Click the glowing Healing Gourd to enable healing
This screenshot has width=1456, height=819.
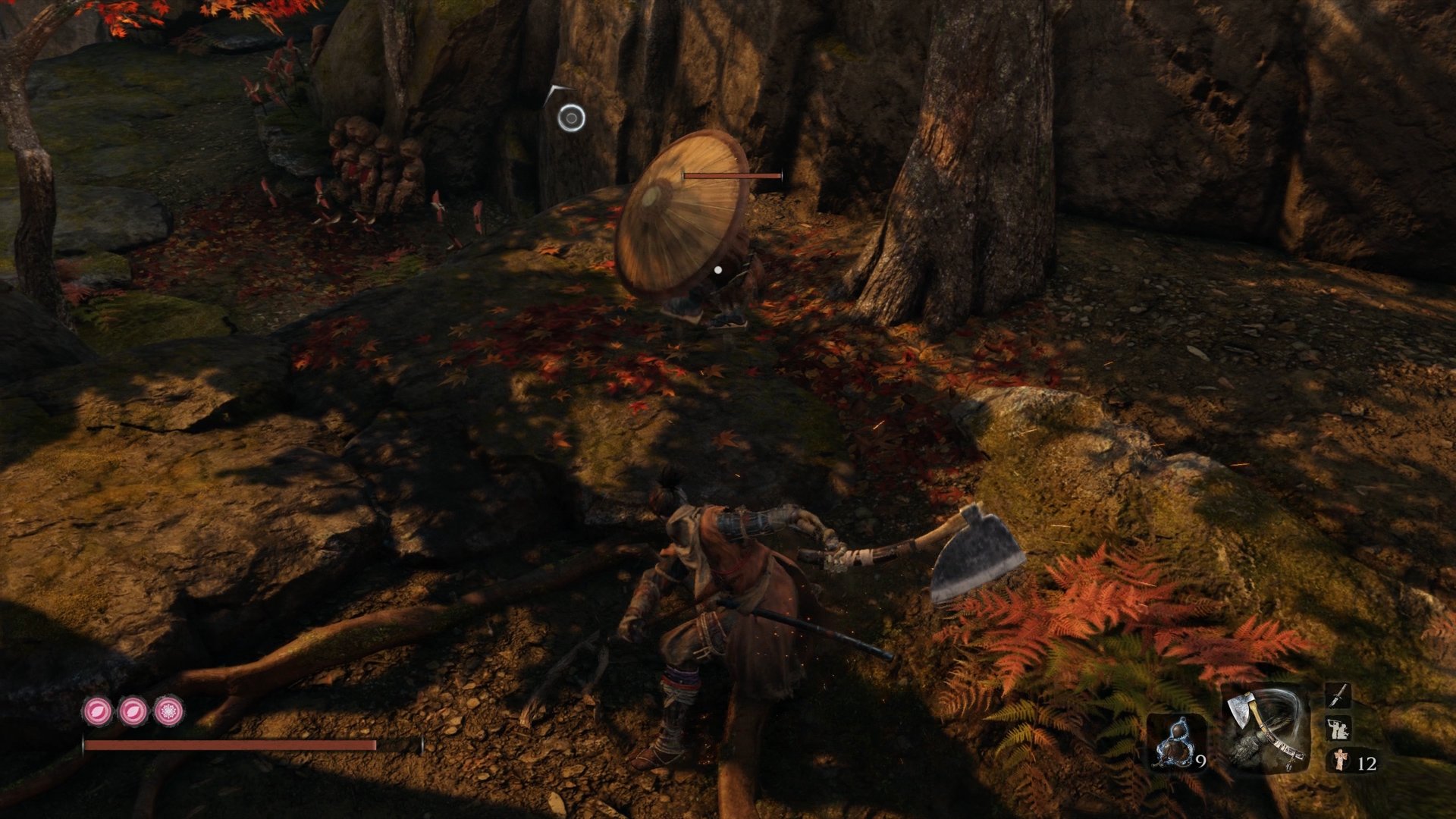click(x=1175, y=743)
